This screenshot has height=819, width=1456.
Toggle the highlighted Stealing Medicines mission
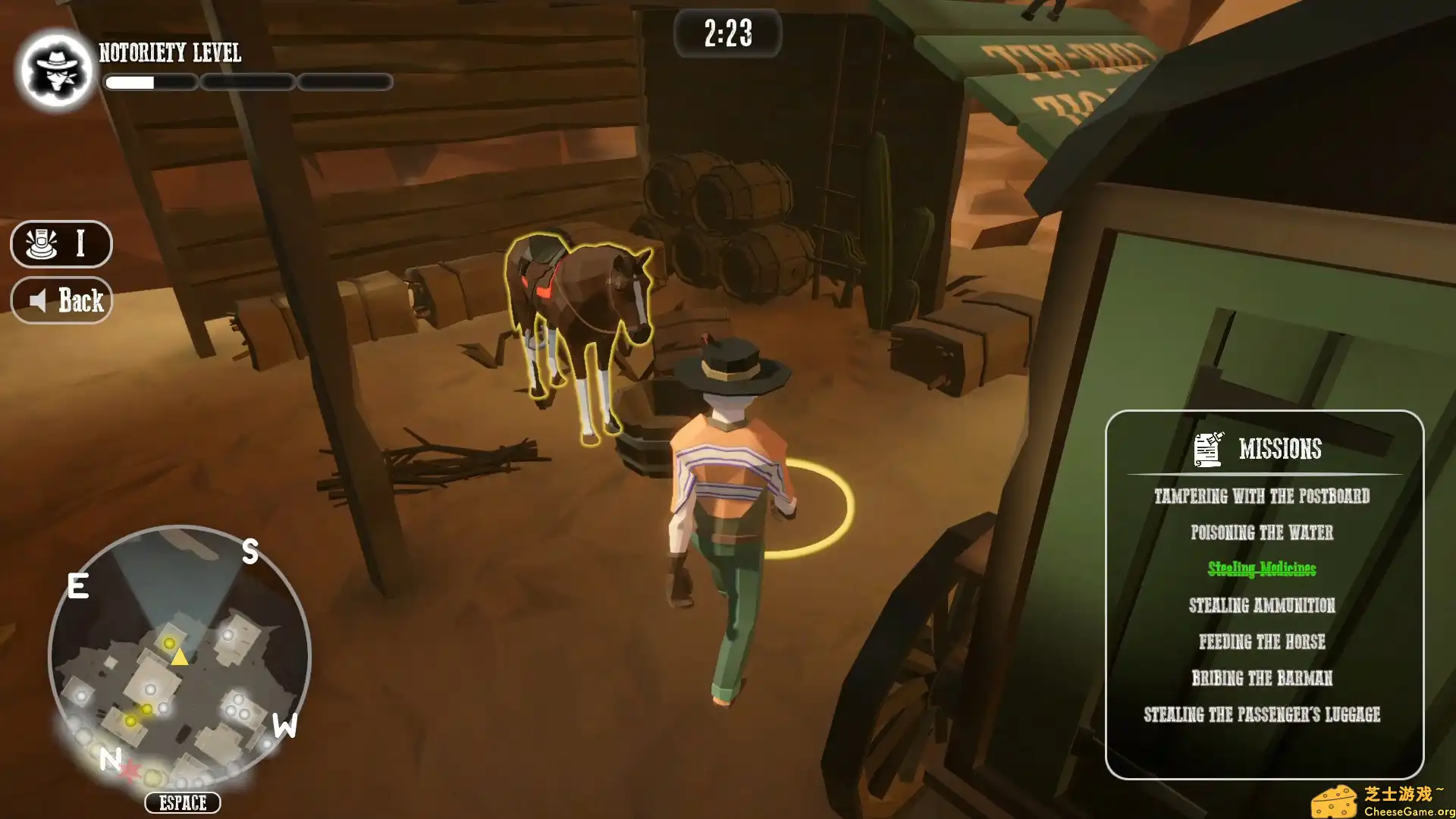[1263, 569]
